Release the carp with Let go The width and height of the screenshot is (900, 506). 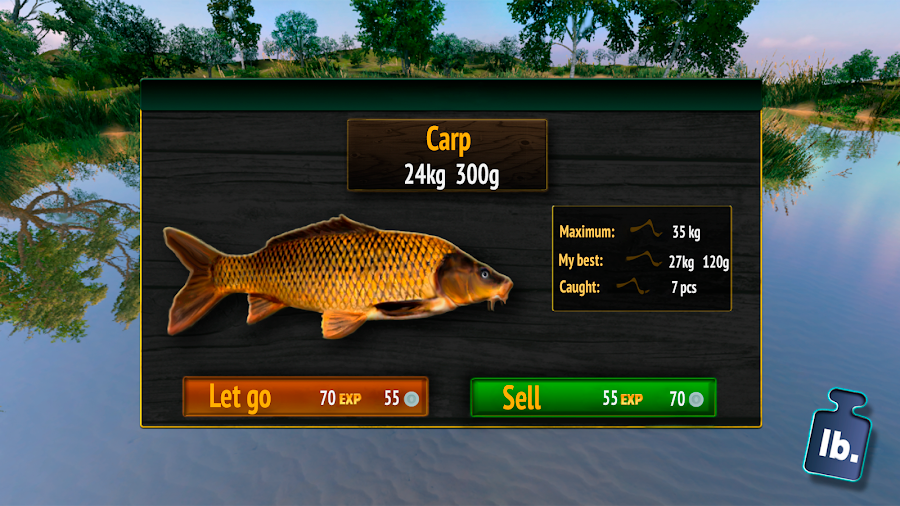pos(305,397)
